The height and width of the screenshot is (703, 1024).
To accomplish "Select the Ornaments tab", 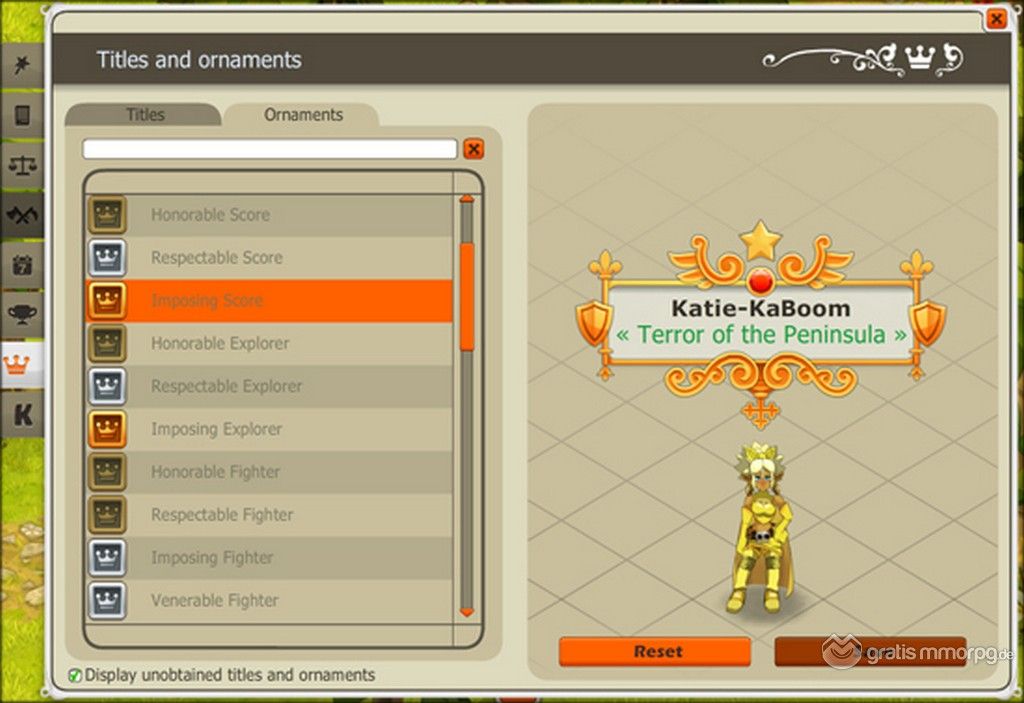I will click(x=303, y=115).
